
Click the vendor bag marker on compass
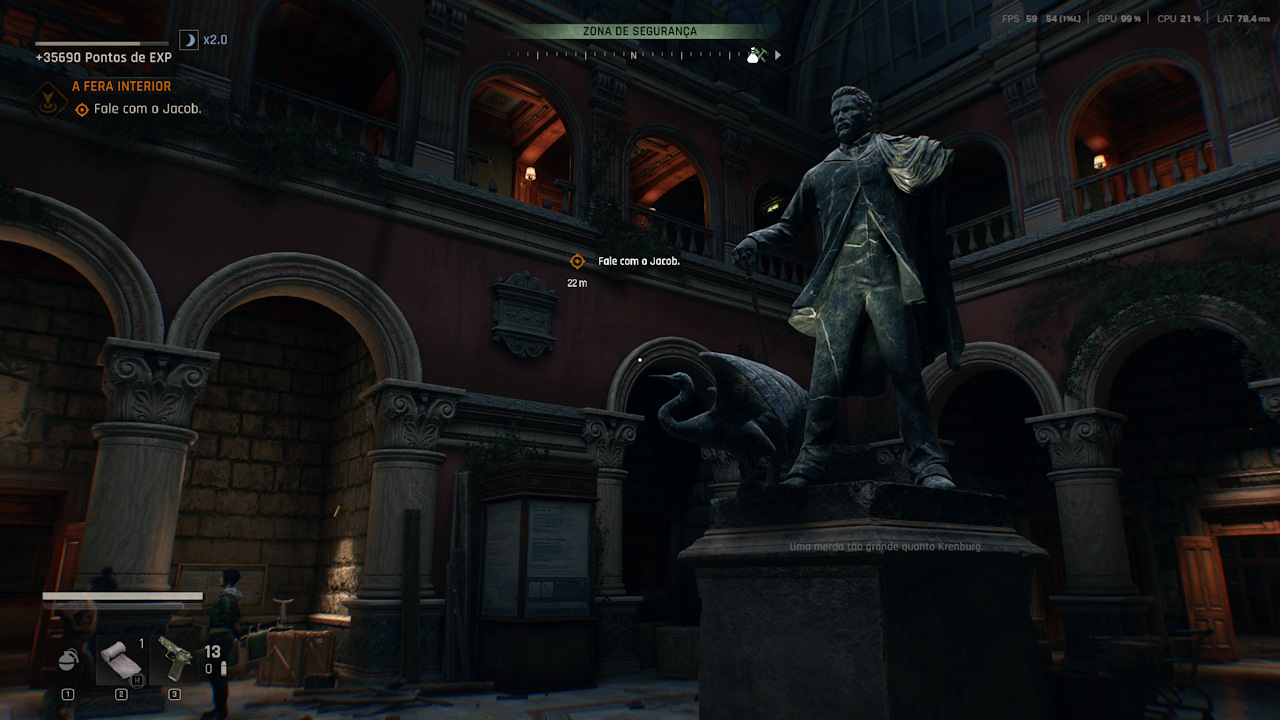click(x=752, y=56)
